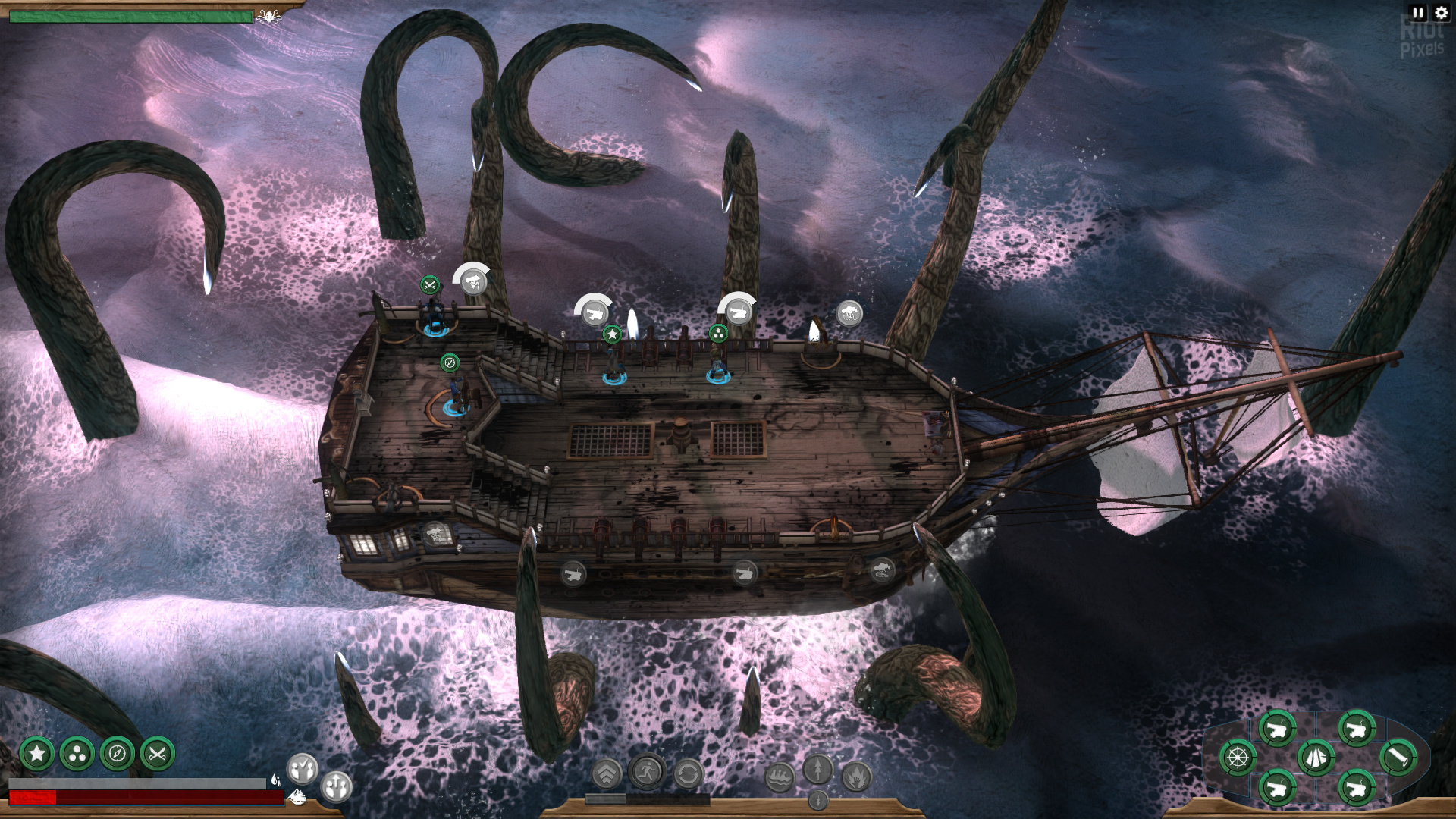Click the crew up-arrow button
The width and height of the screenshot is (1456, 819).
(x=336, y=786)
